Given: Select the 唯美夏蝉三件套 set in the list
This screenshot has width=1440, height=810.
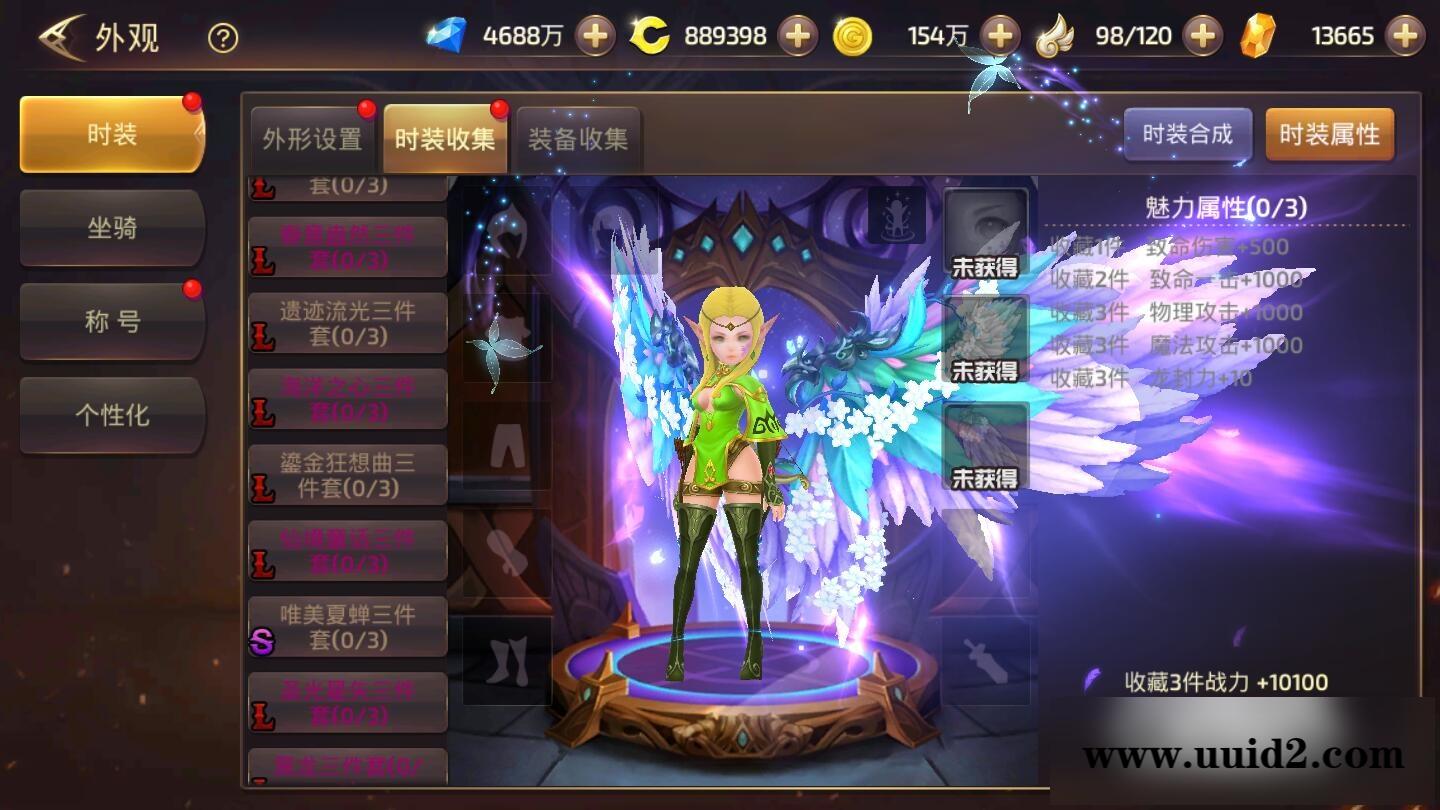Looking at the screenshot, I should pyautogui.click(x=347, y=626).
